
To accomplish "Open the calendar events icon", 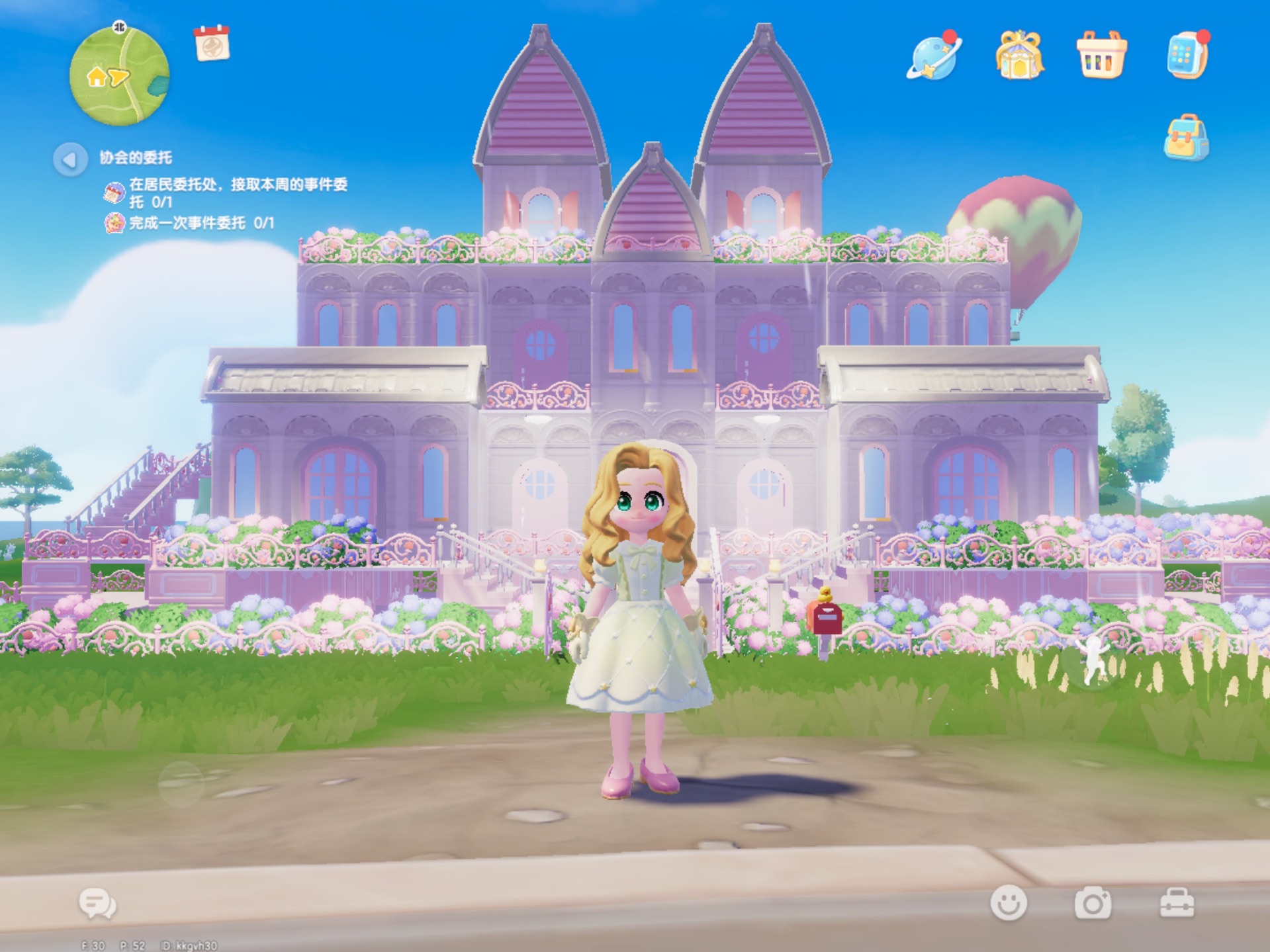I will click(212, 44).
